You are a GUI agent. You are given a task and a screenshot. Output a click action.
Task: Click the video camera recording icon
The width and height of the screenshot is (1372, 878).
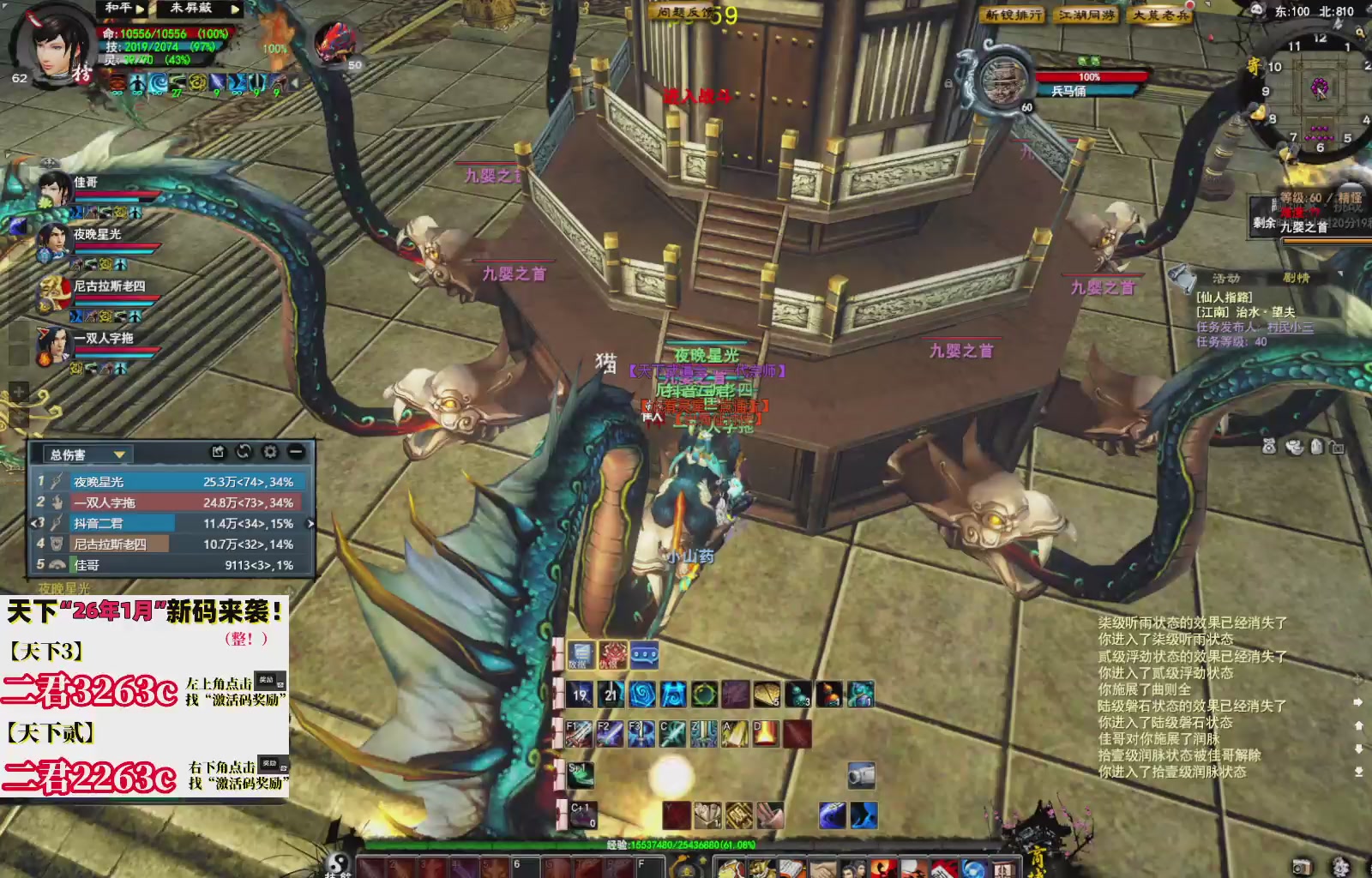pyautogui.click(x=861, y=774)
